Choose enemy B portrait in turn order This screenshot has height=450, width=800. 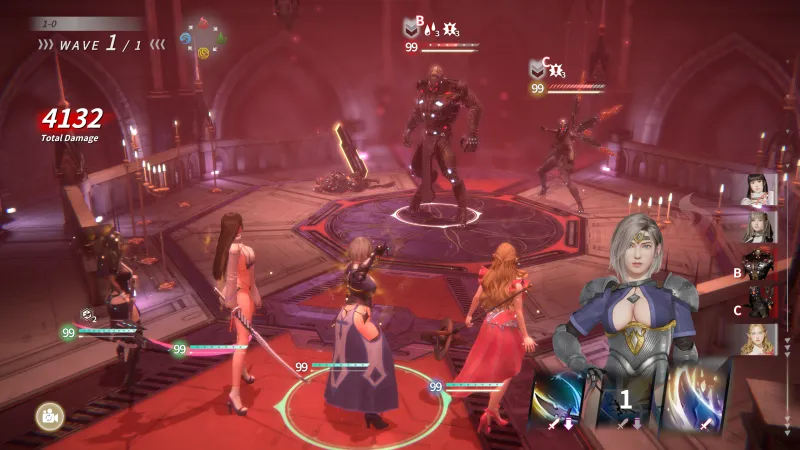[760, 265]
